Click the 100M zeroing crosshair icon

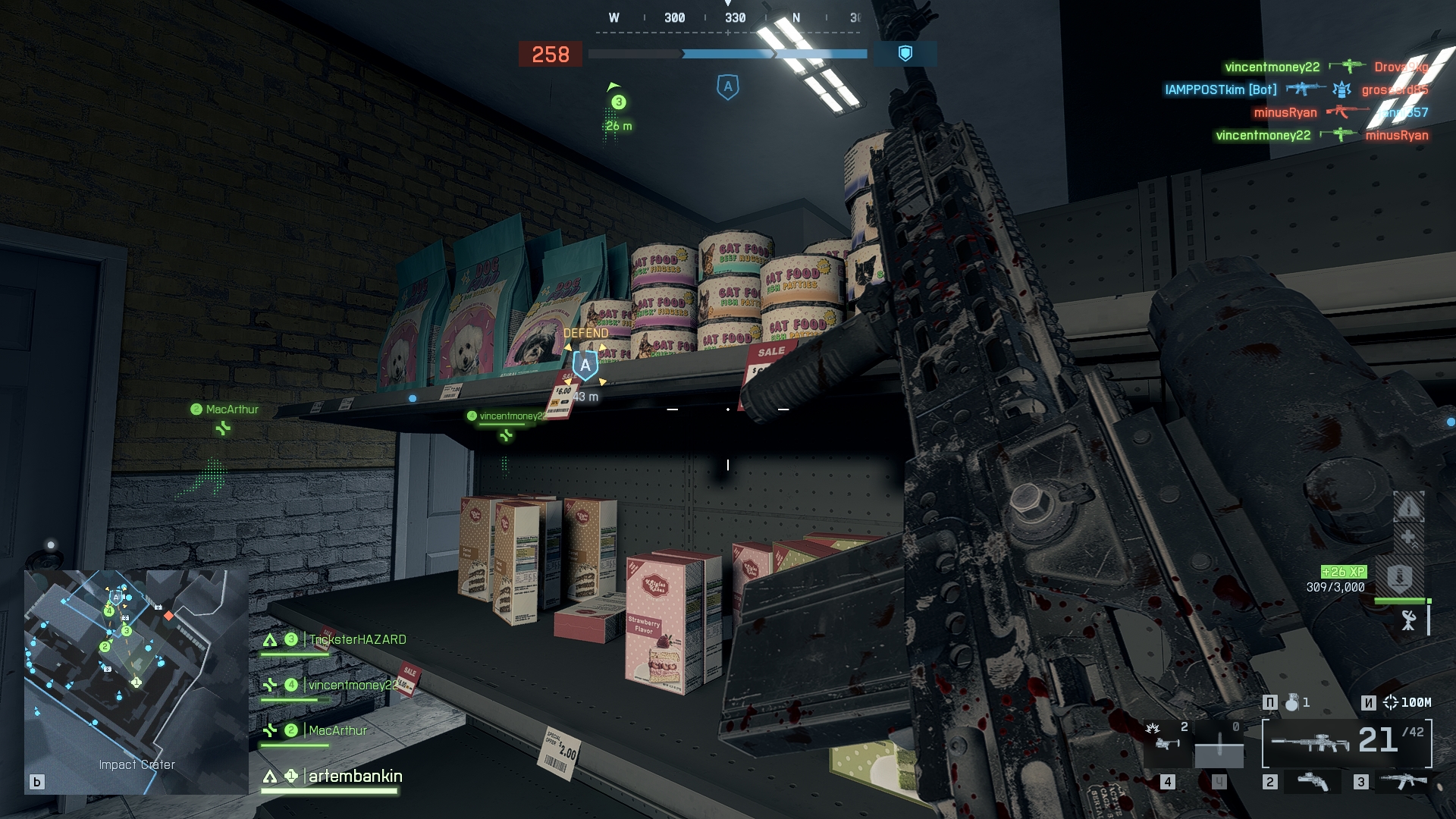[1390, 703]
